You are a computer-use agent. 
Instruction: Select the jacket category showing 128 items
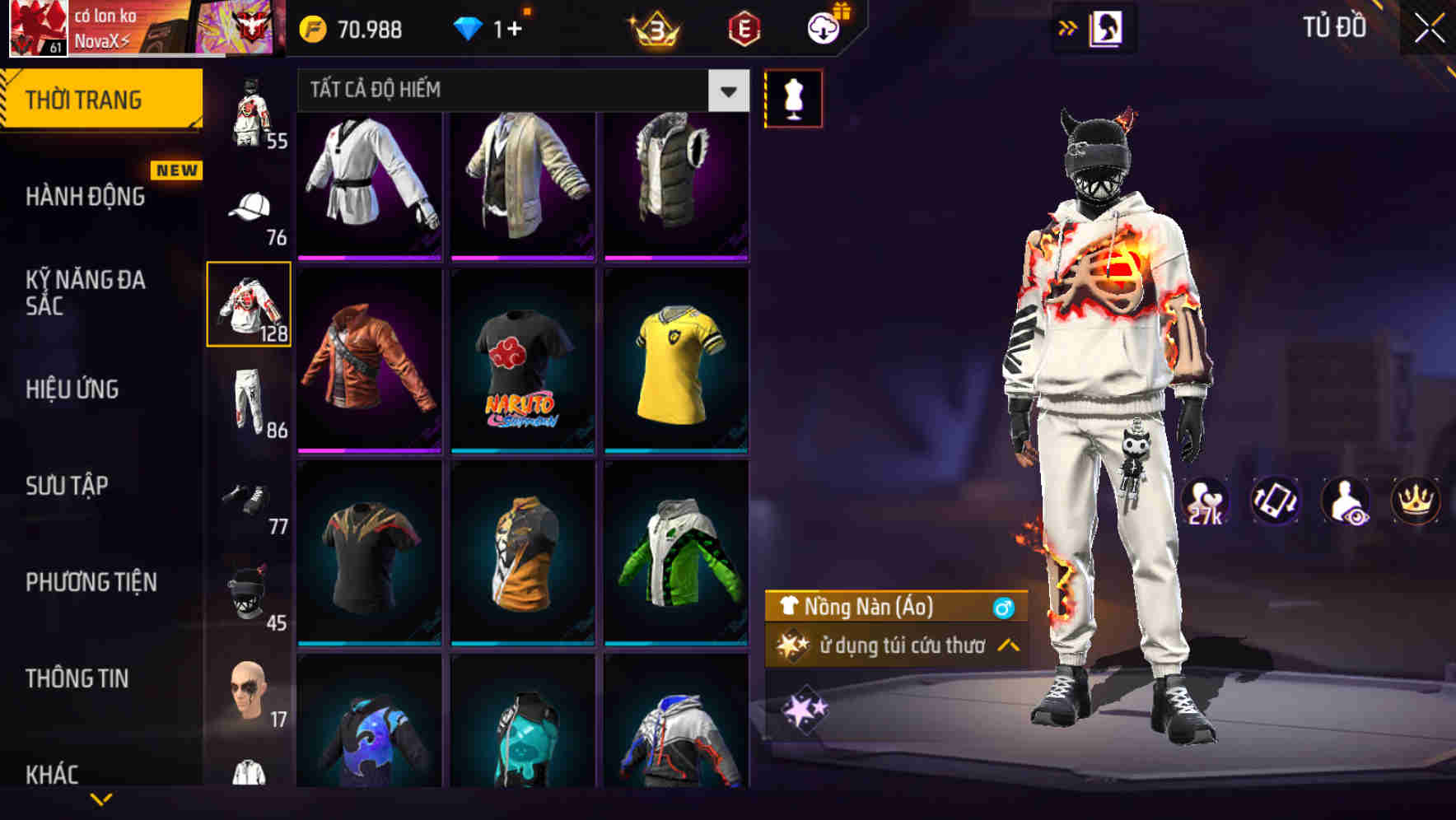[x=248, y=305]
